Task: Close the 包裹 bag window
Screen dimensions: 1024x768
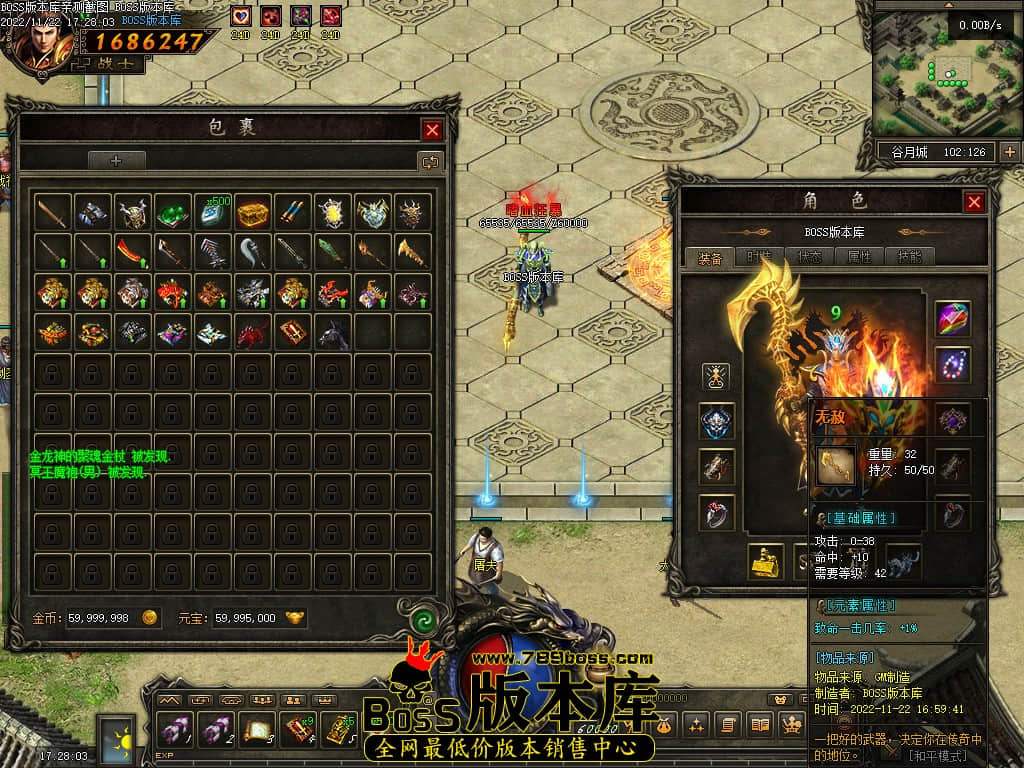Action: 432,130
